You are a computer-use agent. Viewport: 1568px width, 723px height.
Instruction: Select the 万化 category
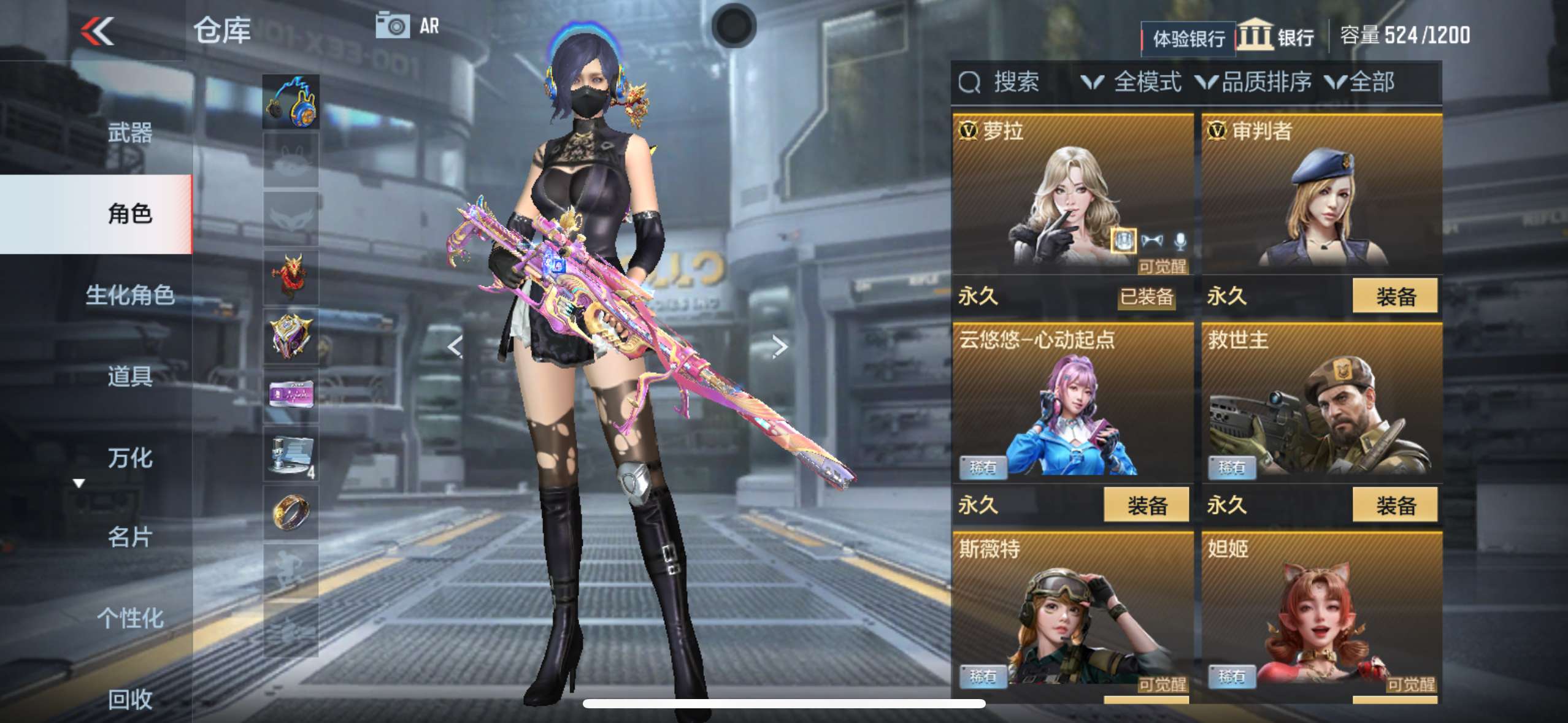(129, 458)
